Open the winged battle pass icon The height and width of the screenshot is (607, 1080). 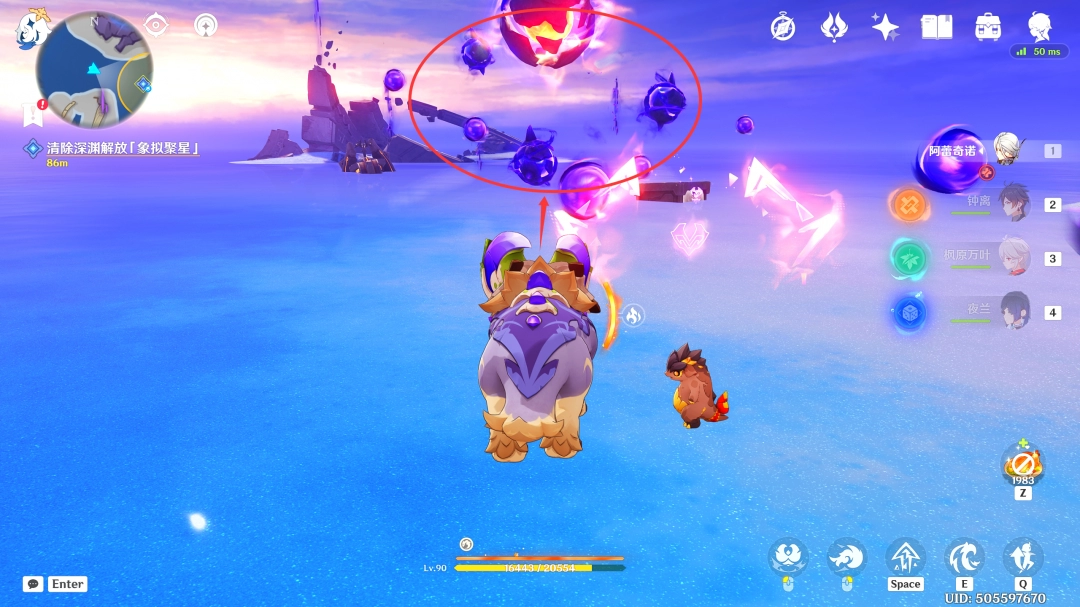pyautogui.click(x=834, y=27)
